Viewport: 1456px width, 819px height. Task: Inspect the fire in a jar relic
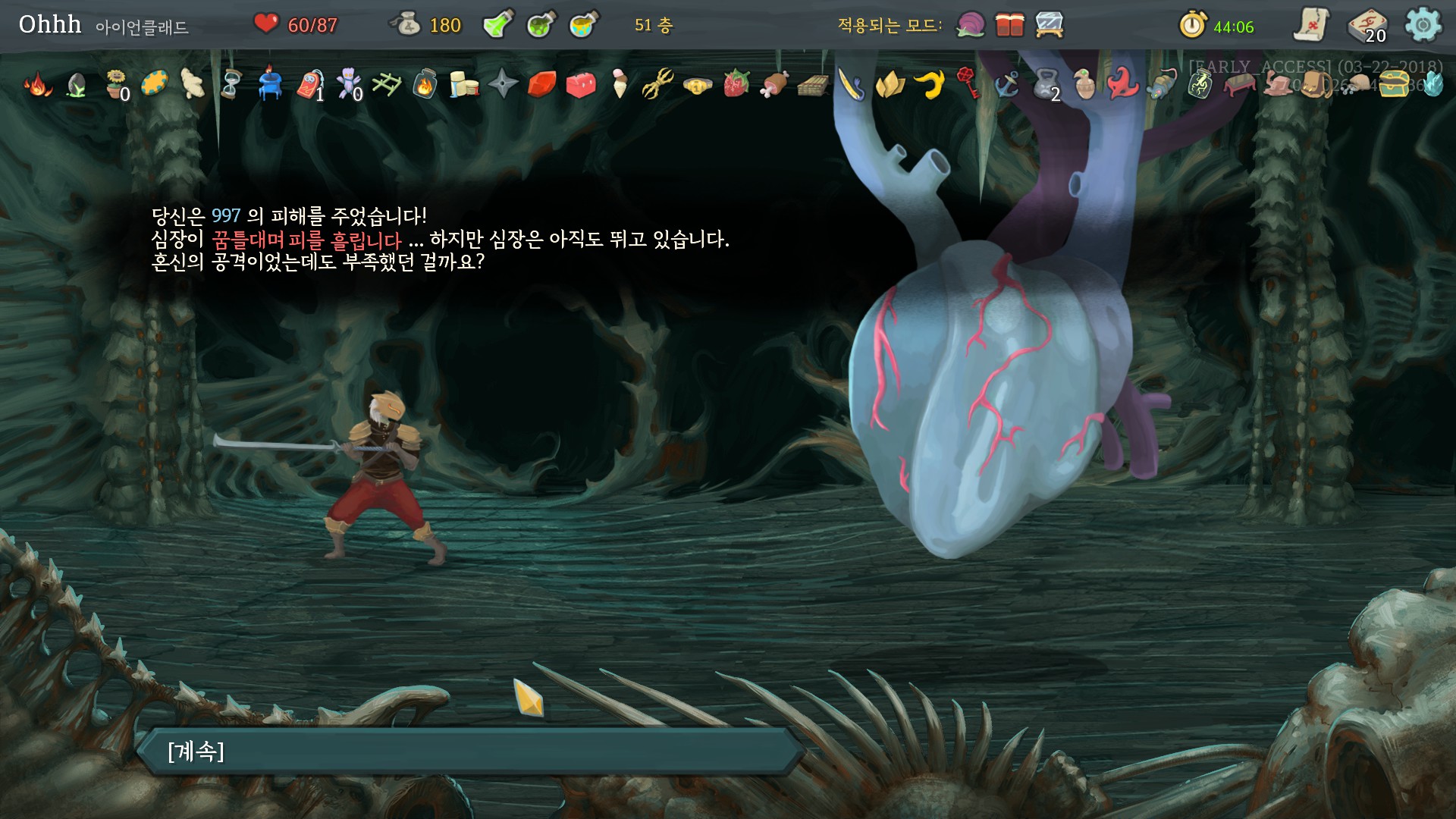click(x=425, y=84)
